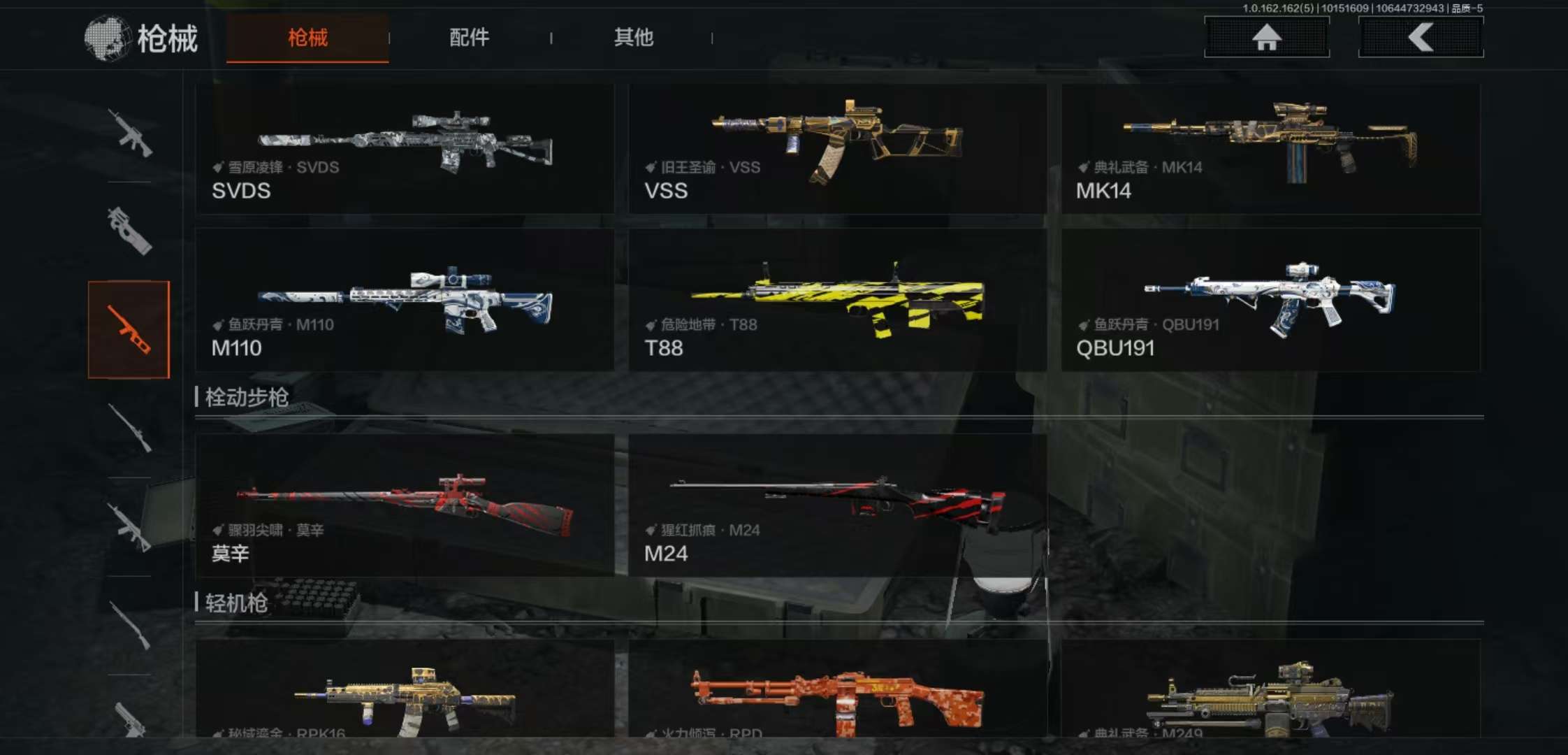Image resolution: width=1568 pixels, height=755 pixels.
Task: Click the highlighted orange rifle category icon
Action: click(x=129, y=329)
